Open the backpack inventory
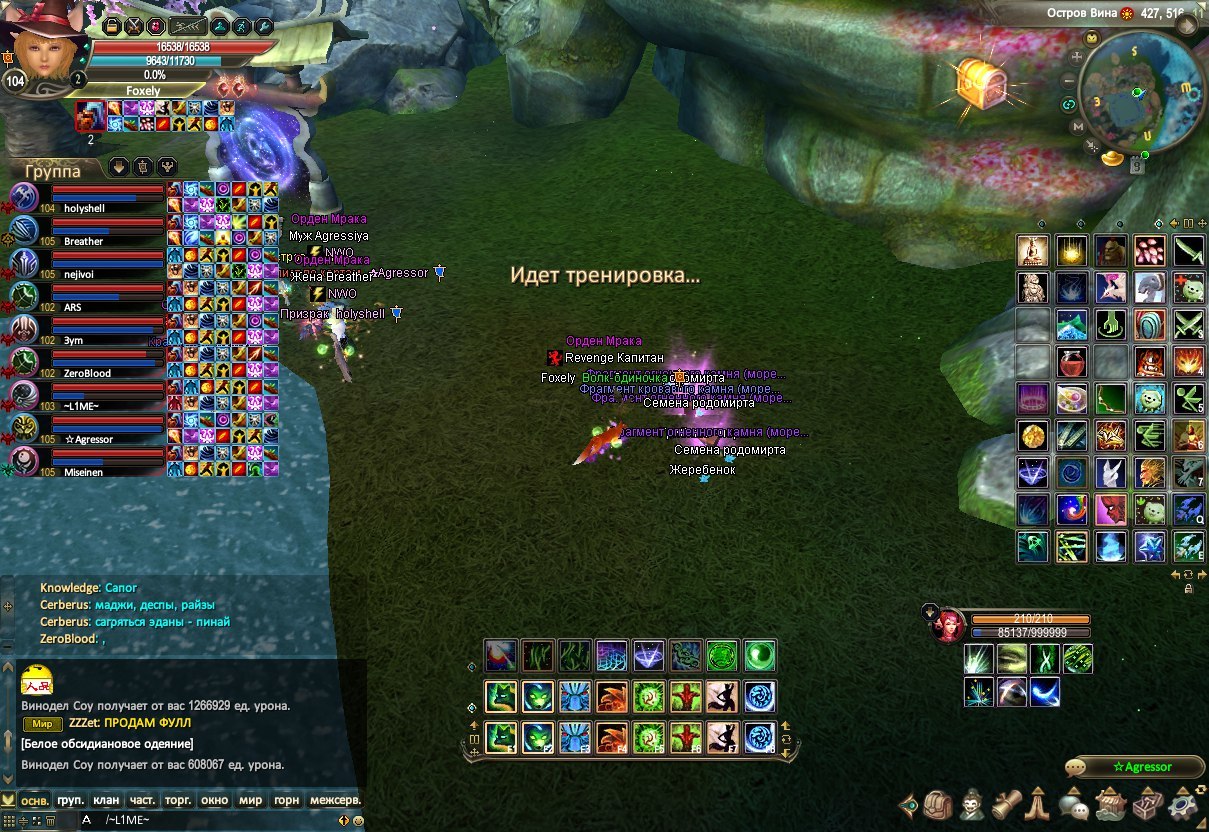The image size is (1209, 832). tap(938, 803)
